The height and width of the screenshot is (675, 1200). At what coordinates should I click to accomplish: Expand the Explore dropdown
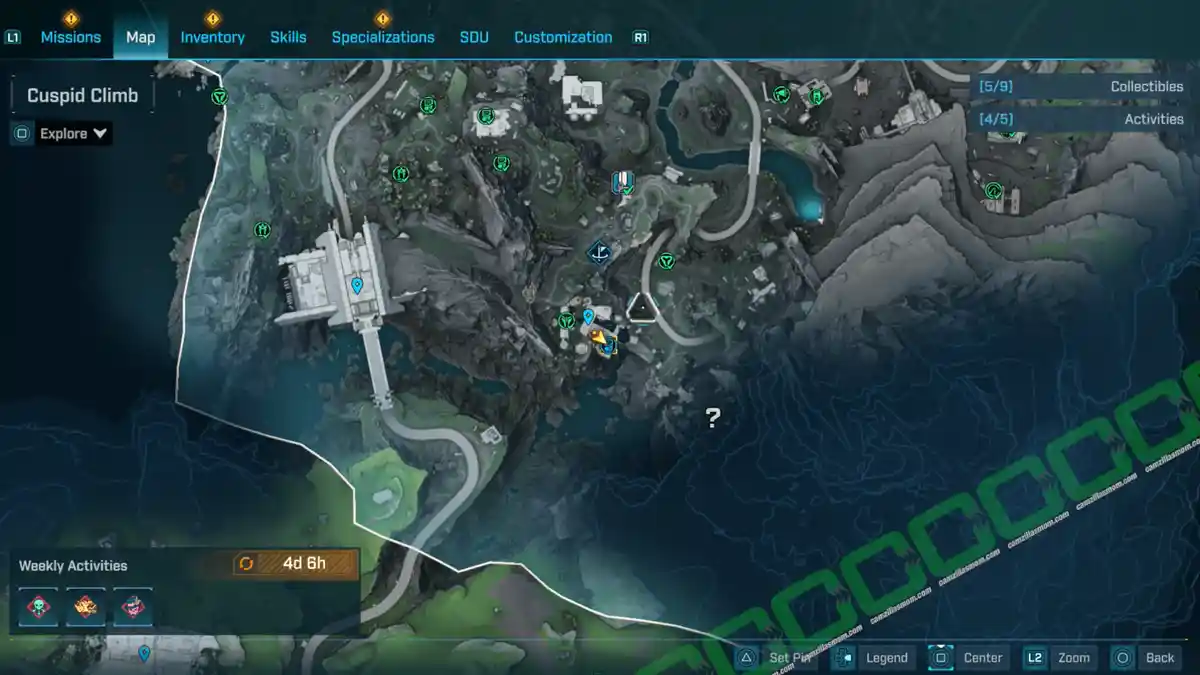[x=74, y=133]
